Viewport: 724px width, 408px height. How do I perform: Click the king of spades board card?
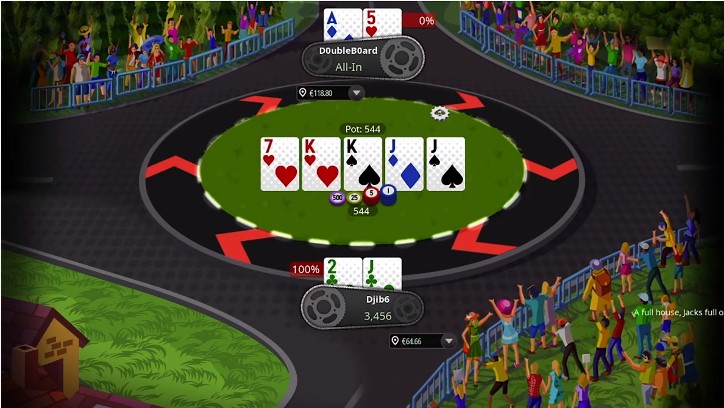click(x=362, y=163)
